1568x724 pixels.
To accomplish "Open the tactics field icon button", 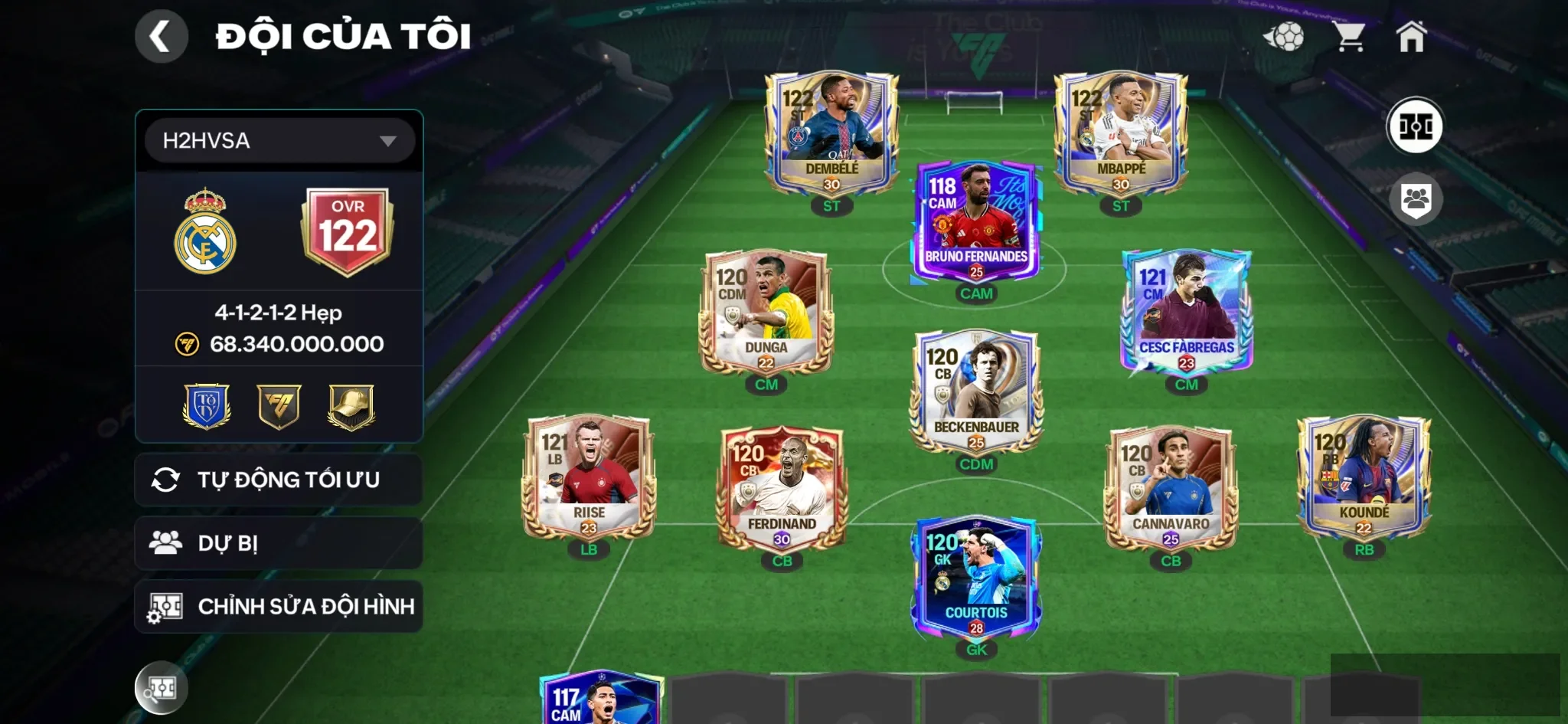I will [x=1415, y=126].
